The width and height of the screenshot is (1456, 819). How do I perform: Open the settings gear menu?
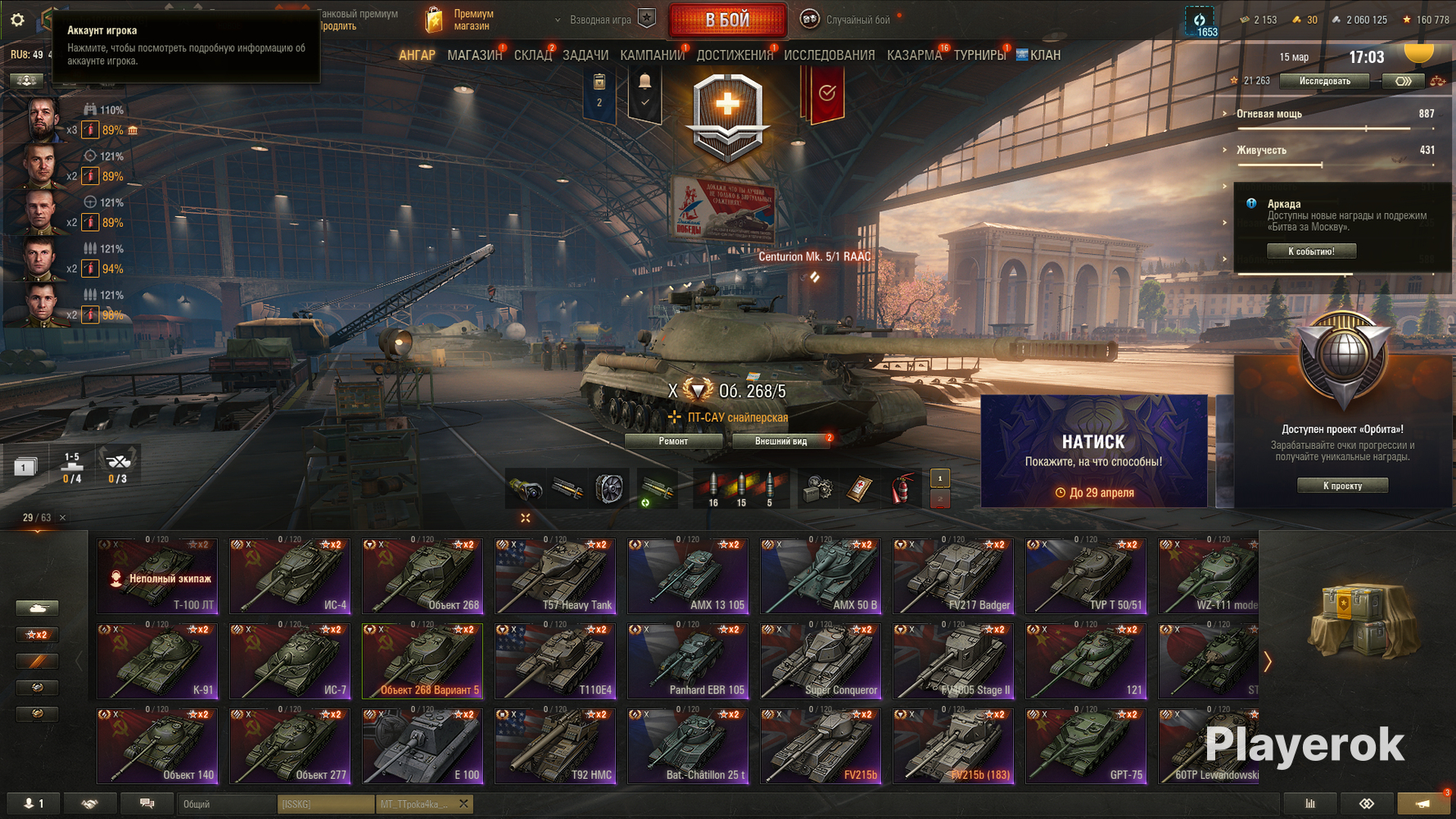click(x=17, y=20)
